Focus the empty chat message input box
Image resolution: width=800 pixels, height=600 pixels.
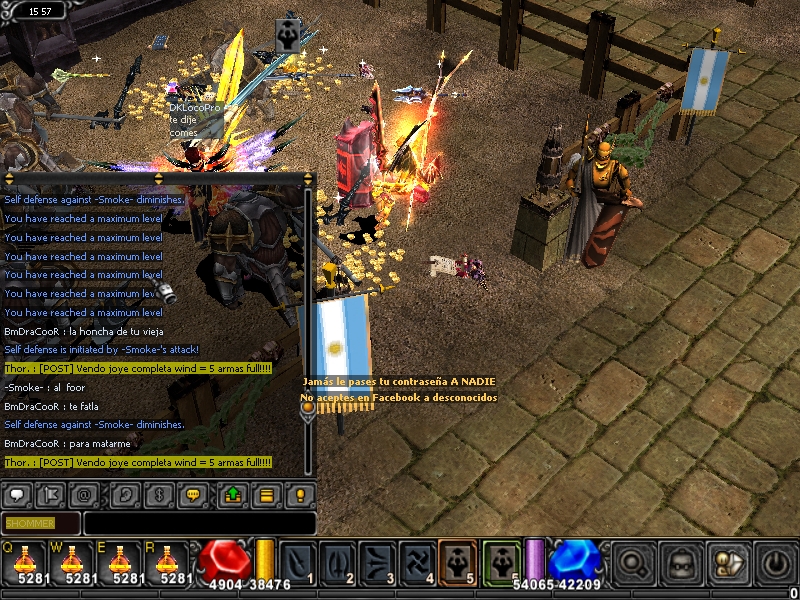pos(200,523)
